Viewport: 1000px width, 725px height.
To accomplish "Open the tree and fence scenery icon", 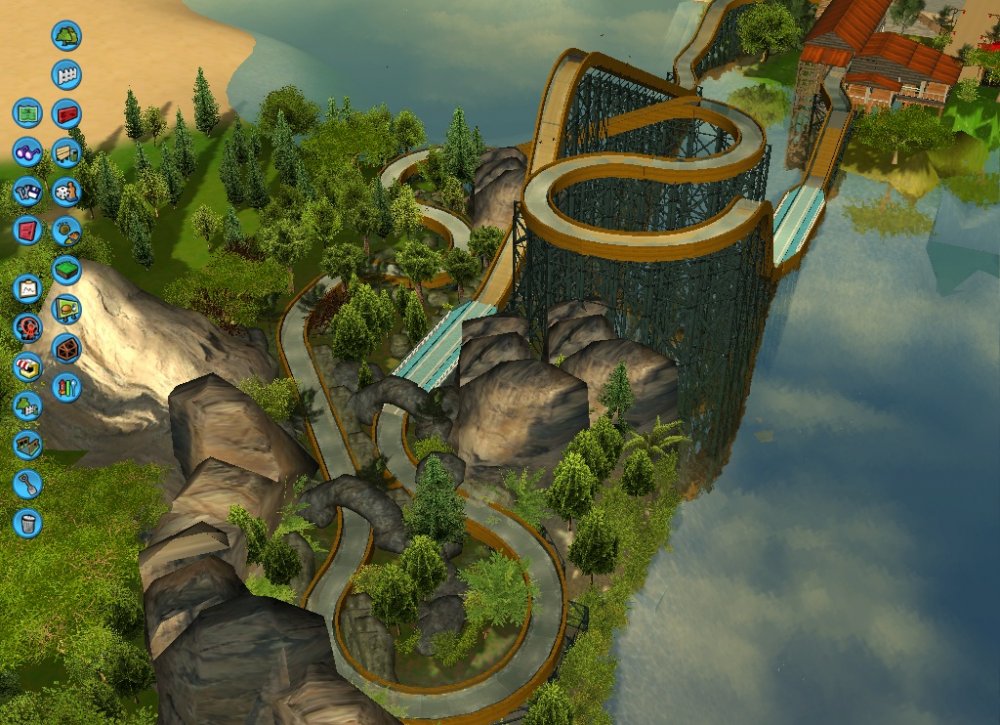I will click(28, 405).
